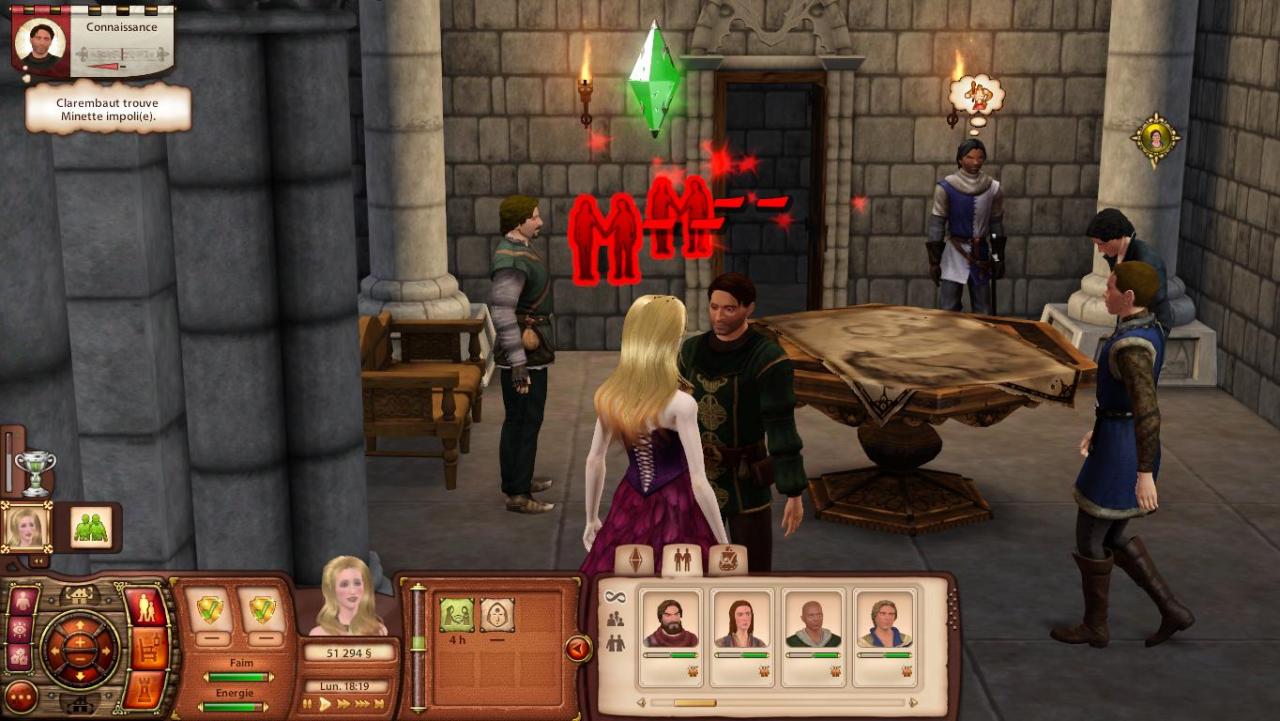Click the green two-figures group icon
The image size is (1280, 721).
(91, 527)
